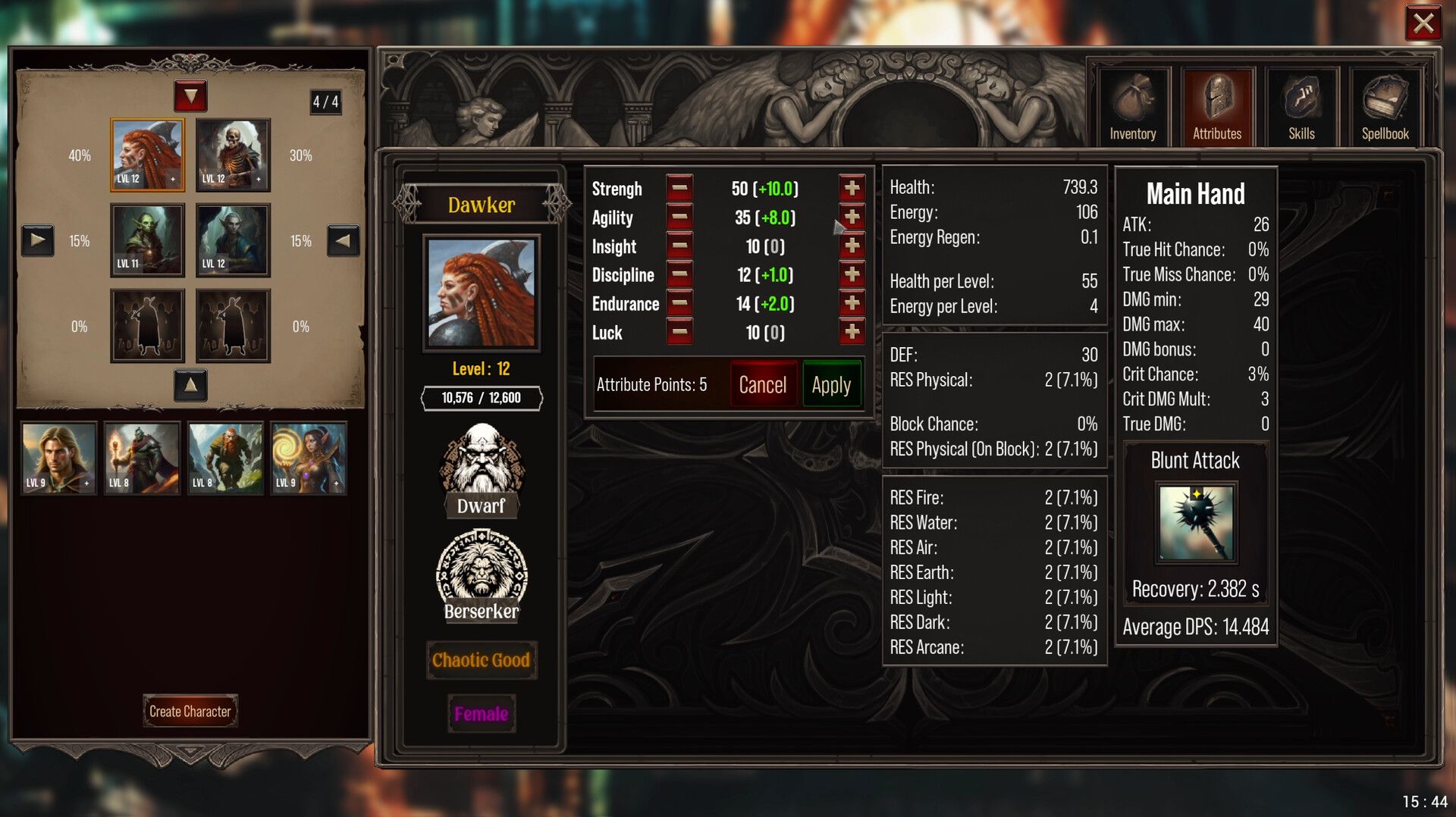Switch to the skeleton character at 30%
The image size is (1456, 817).
coord(232,155)
